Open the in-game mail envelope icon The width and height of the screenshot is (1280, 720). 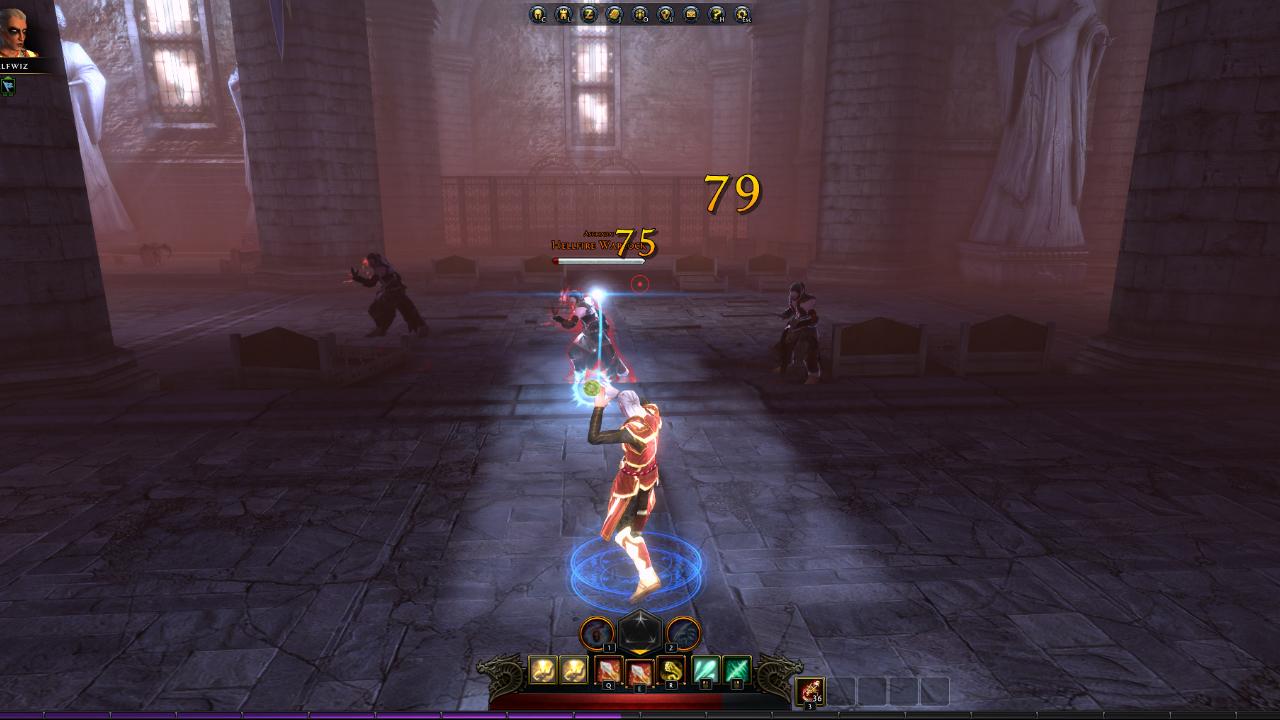point(692,15)
